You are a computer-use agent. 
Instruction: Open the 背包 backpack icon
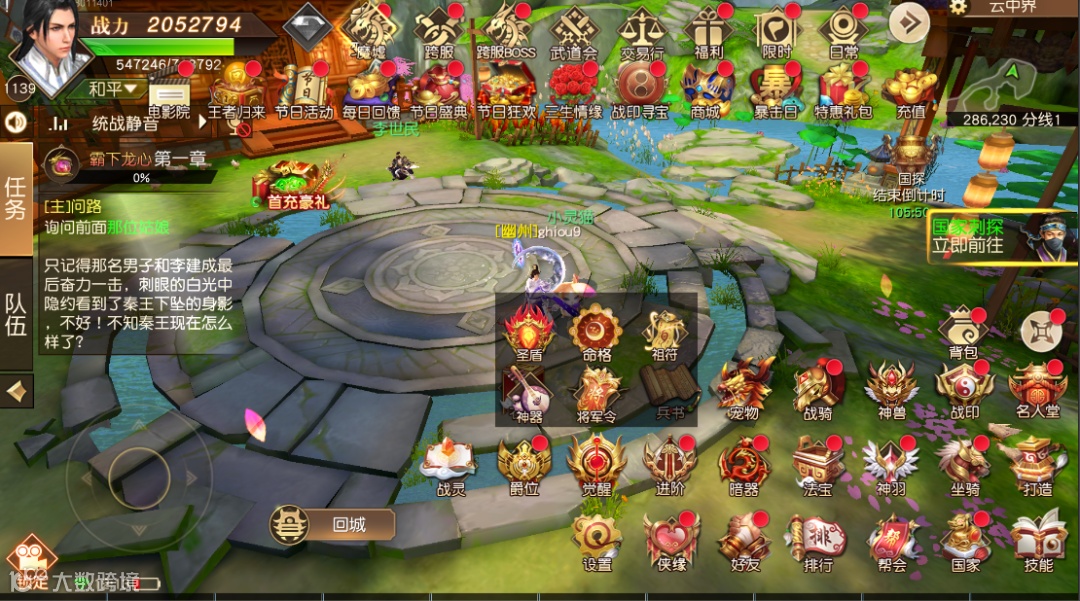coord(962,330)
